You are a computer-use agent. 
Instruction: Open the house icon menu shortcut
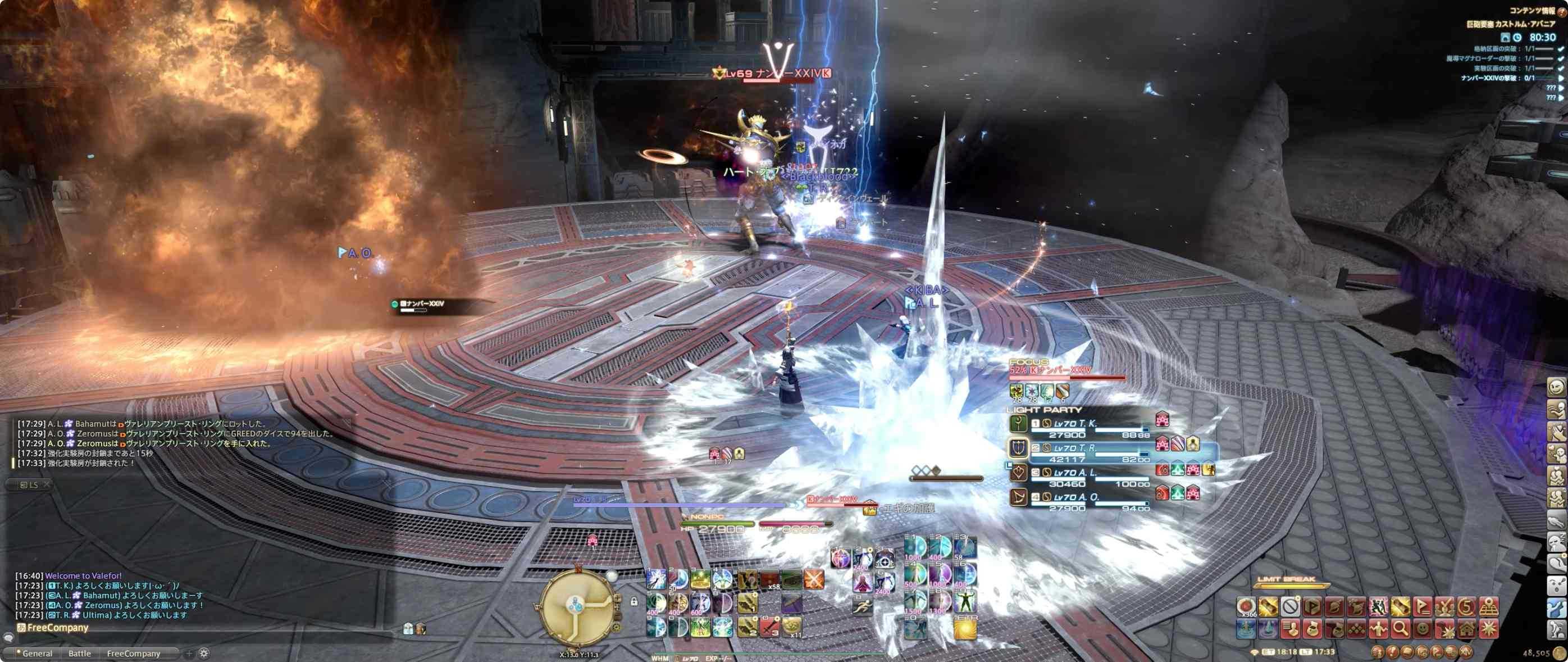point(1467,627)
